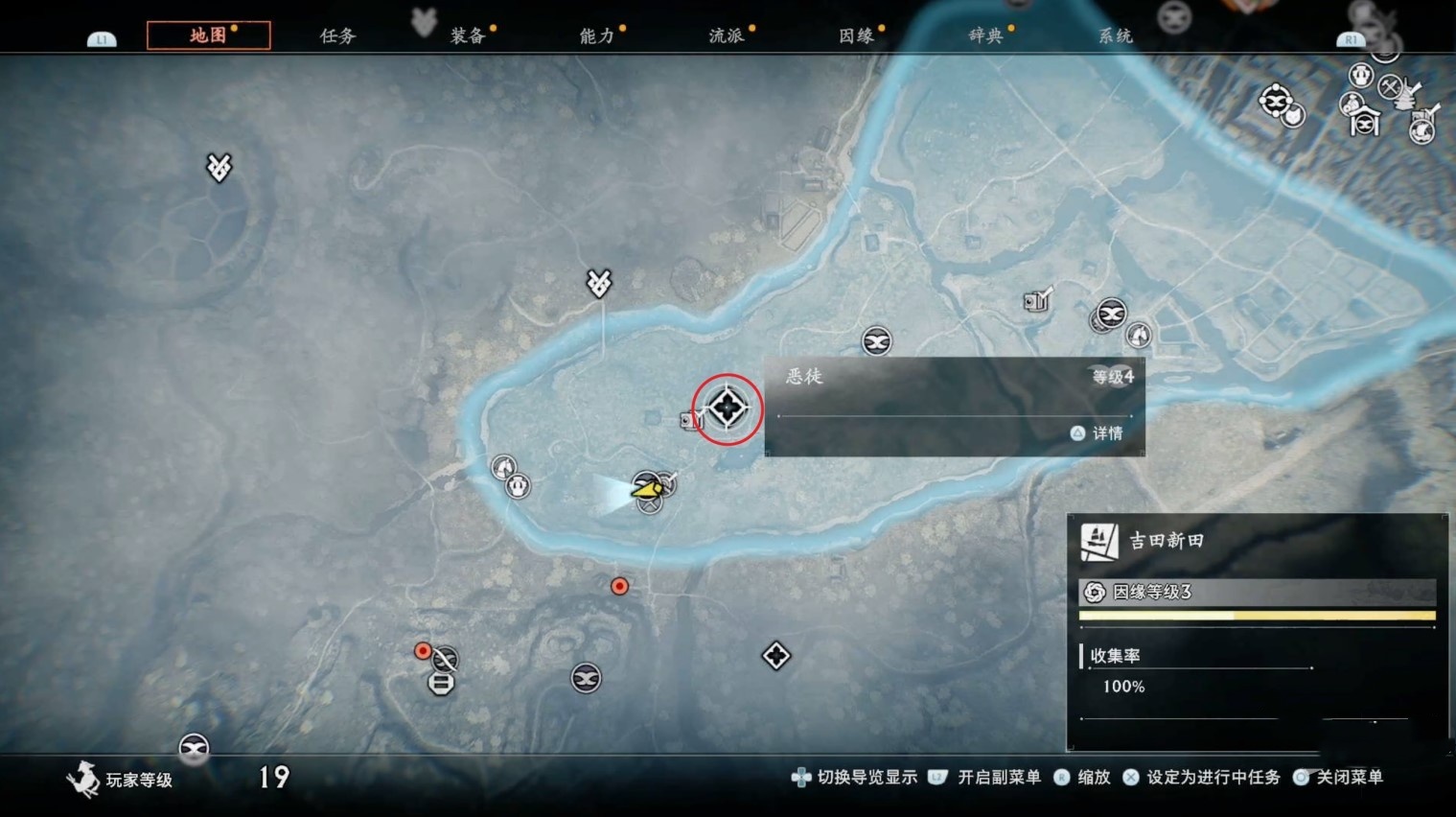Open the 地图 map tab

[x=208, y=35]
